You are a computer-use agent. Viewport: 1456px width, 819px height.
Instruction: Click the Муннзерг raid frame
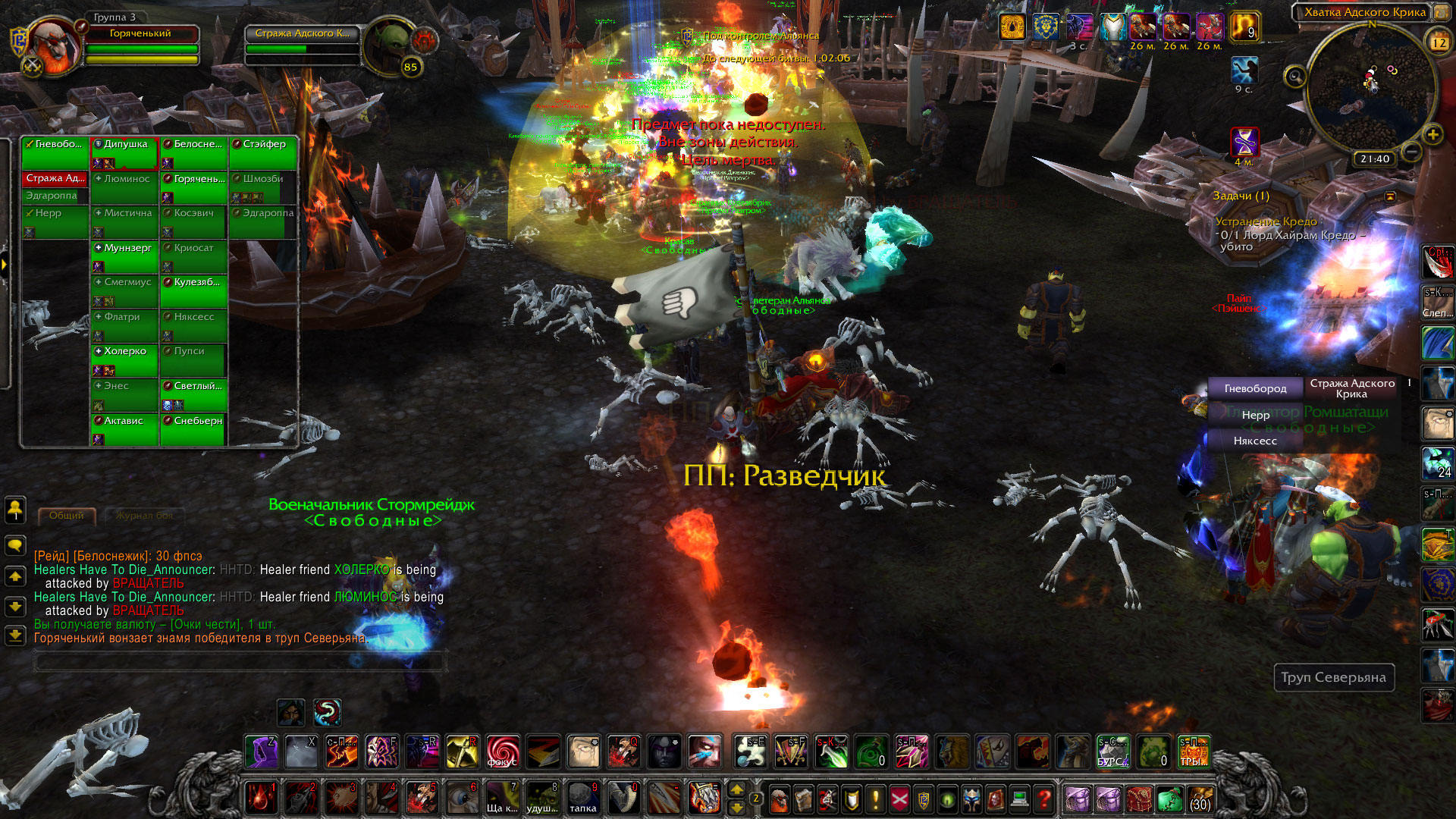click(125, 256)
